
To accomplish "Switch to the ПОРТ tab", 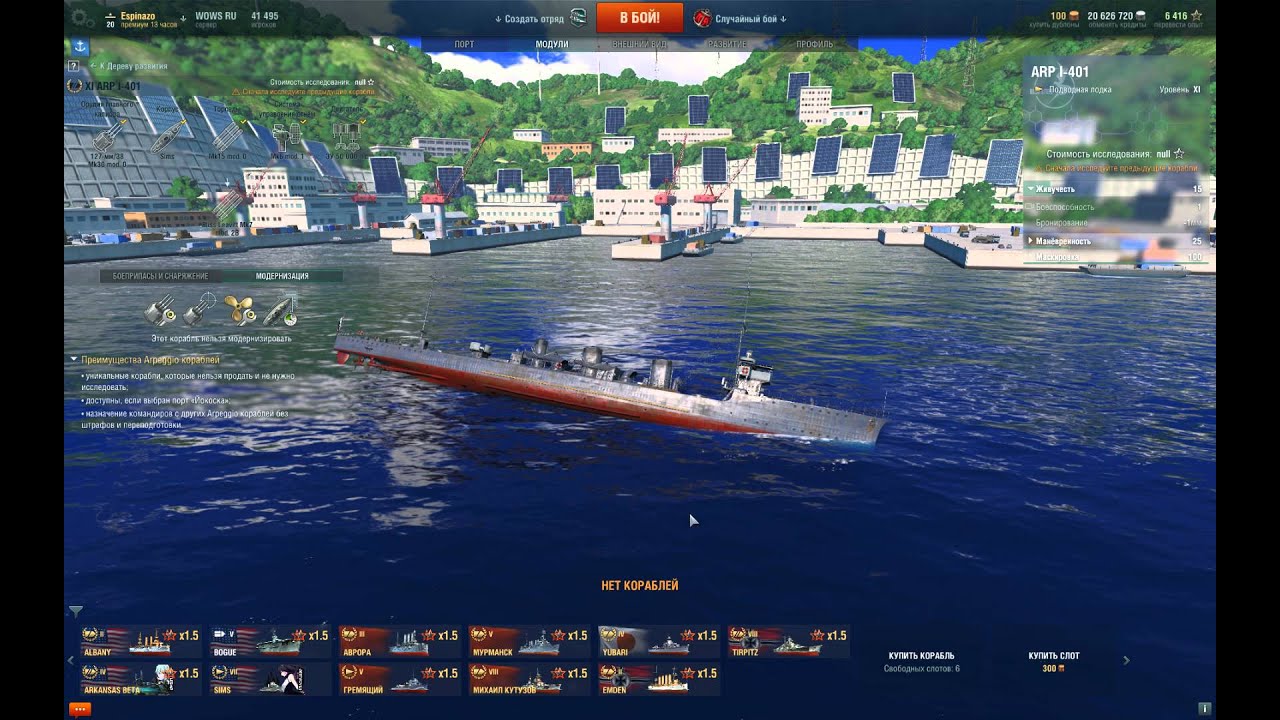I will [x=464, y=45].
